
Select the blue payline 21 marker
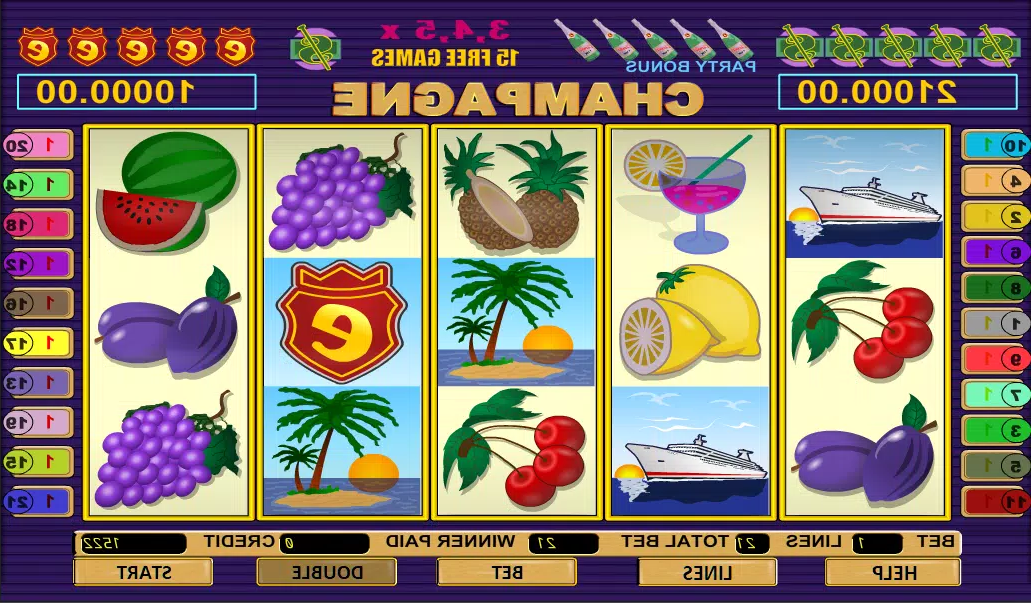(x=37, y=501)
